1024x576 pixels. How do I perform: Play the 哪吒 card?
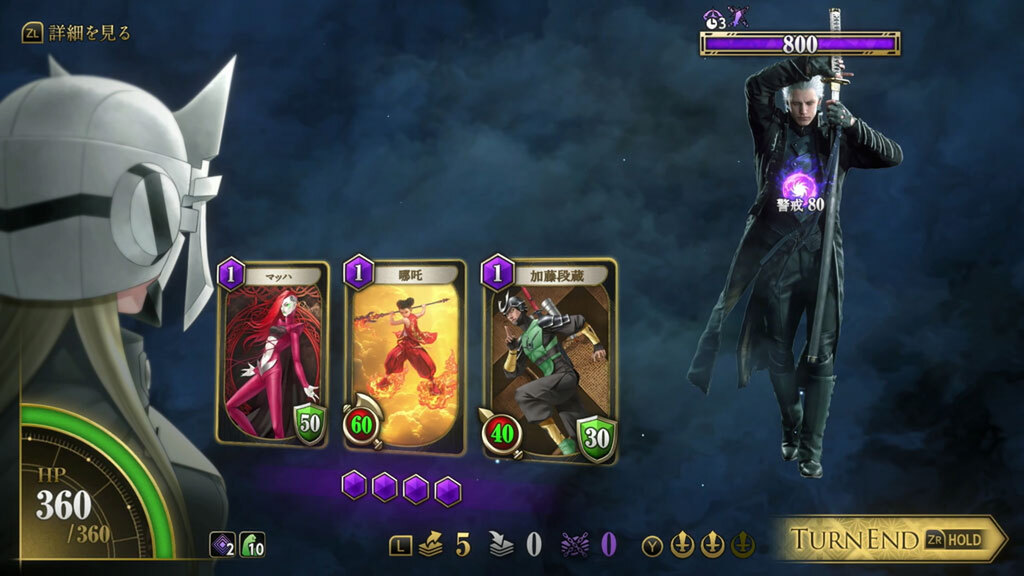click(406, 355)
